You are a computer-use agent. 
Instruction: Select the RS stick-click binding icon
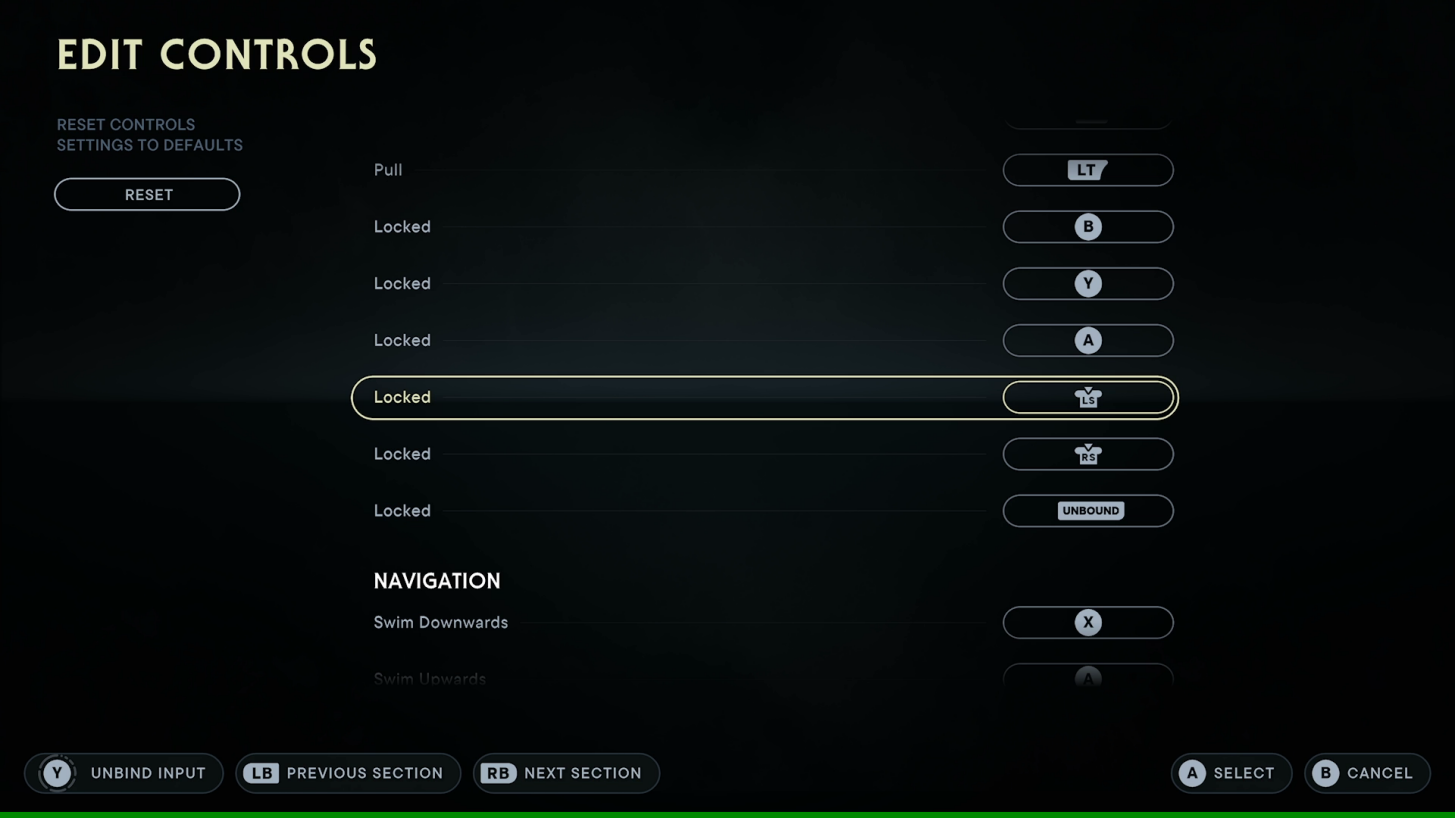pos(1087,454)
